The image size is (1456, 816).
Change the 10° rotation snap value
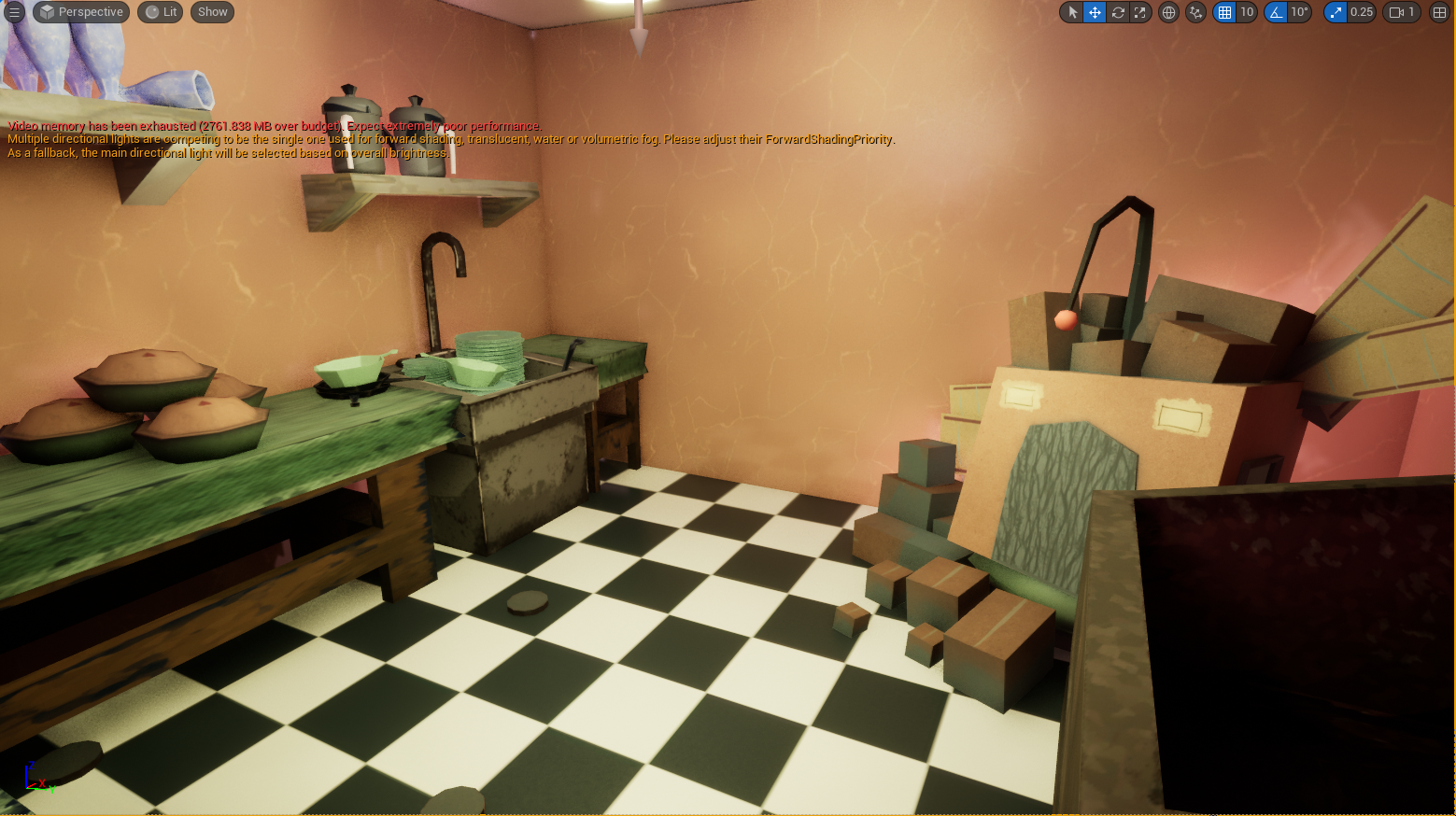(1299, 12)
